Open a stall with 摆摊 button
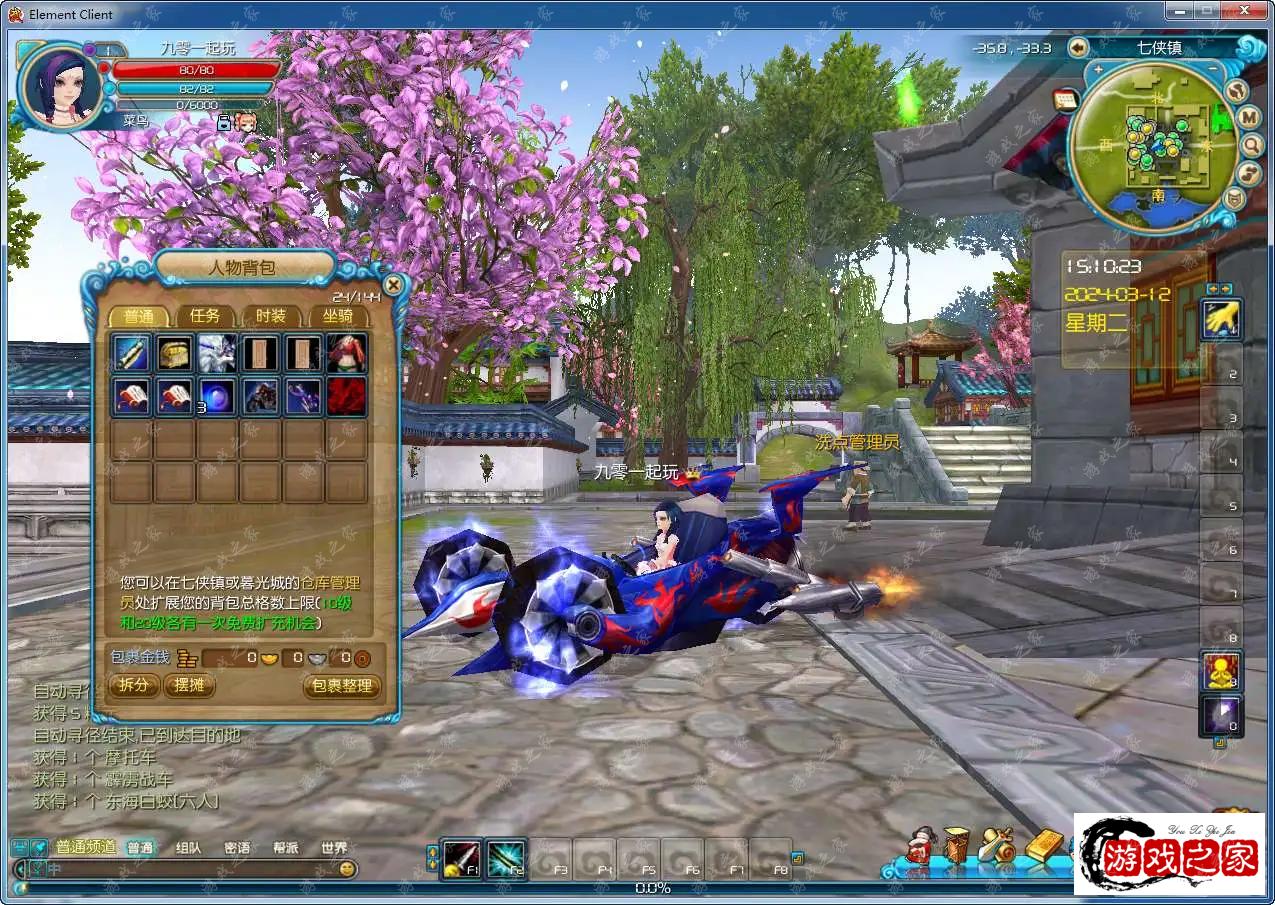This screenshot has width=1275, height=905. click(189, 685)
